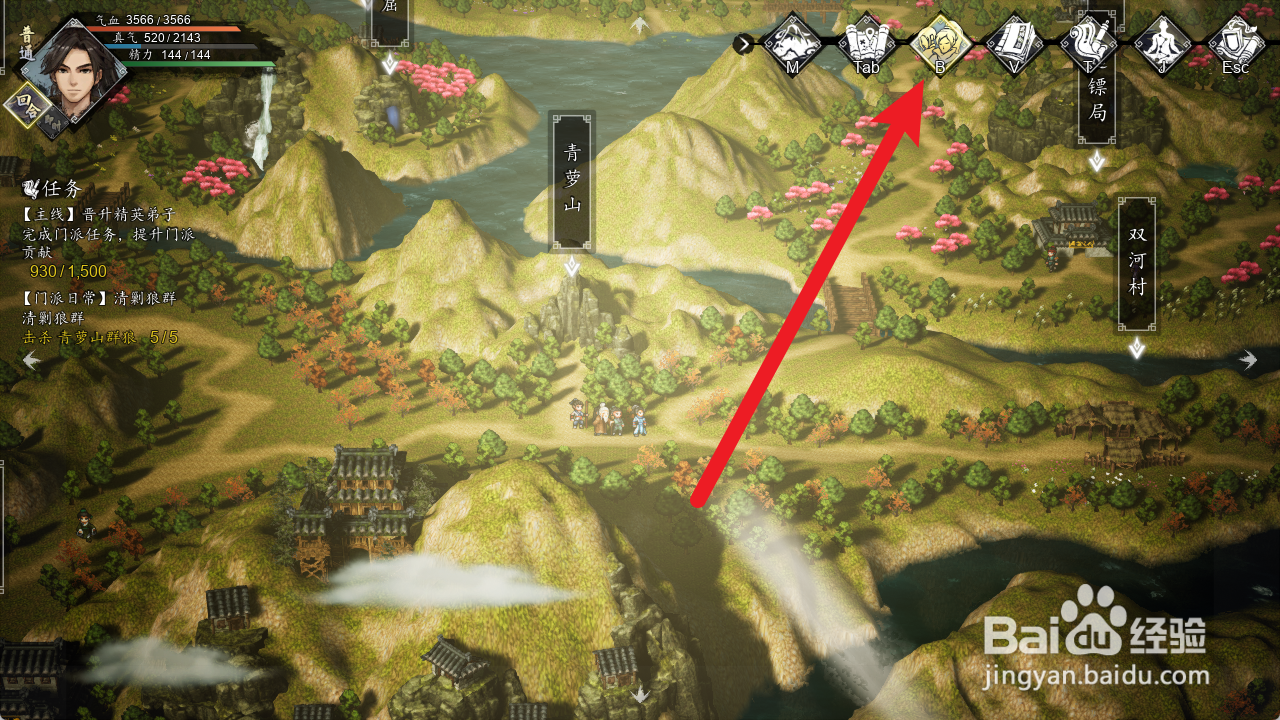The image size is (1280, 720).
Task: Choose the 双河村 location marker
Action: tap(1137, 263)
